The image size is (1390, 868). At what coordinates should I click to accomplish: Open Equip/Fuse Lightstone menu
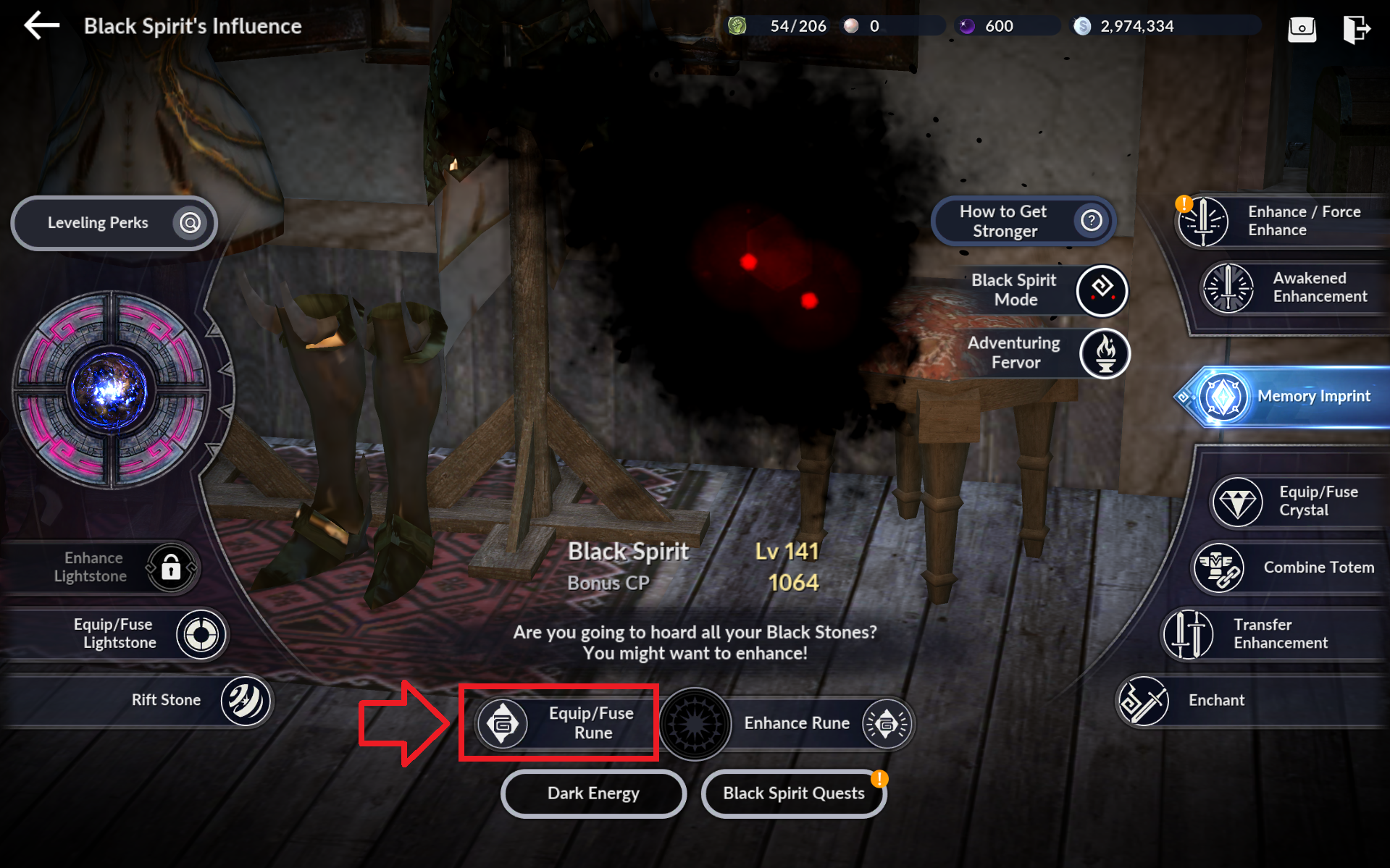click(138, 634)
